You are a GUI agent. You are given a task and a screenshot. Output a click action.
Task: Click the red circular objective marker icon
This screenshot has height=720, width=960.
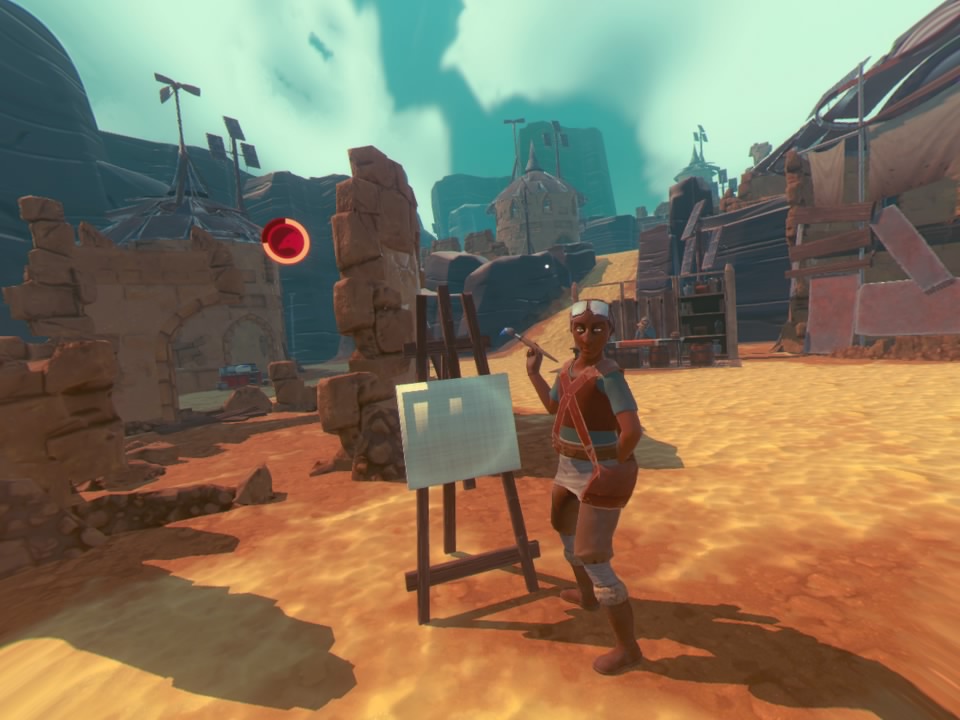pos(285,241)
